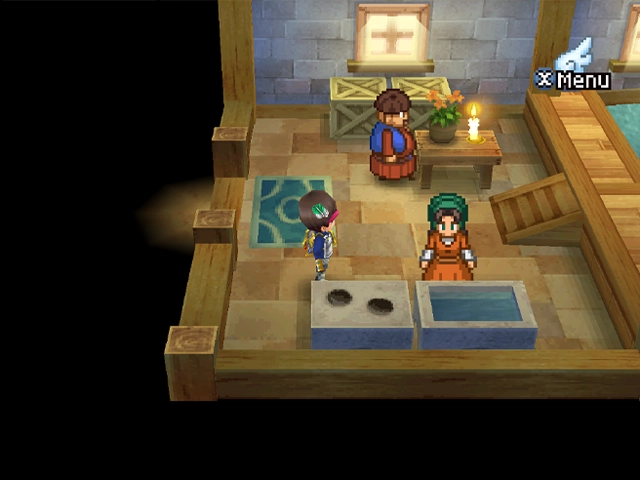Open the Menu button
The image size is (640, 480).
576,78
